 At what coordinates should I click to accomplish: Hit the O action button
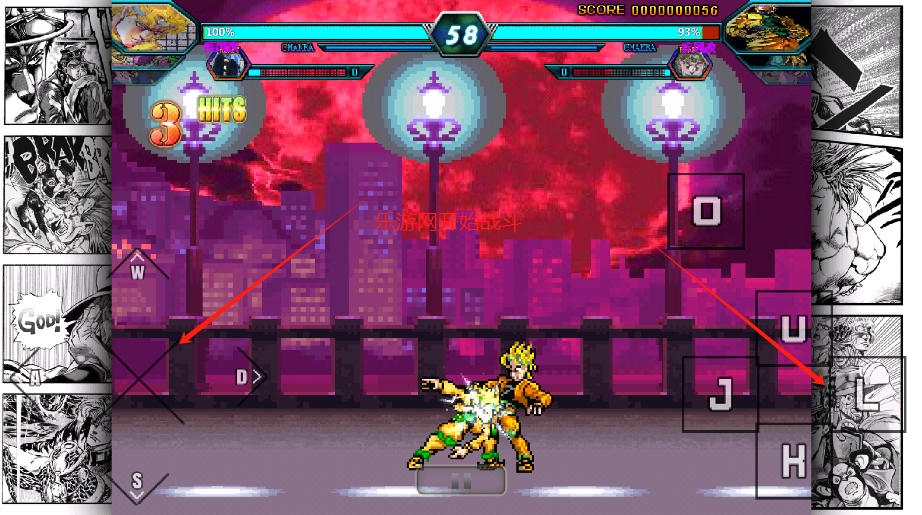tap(706, 211)
